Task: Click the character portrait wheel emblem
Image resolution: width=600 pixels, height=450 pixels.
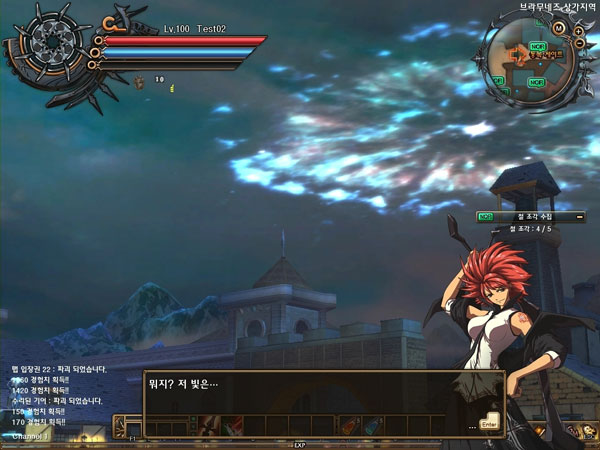Action: point(46,43)
